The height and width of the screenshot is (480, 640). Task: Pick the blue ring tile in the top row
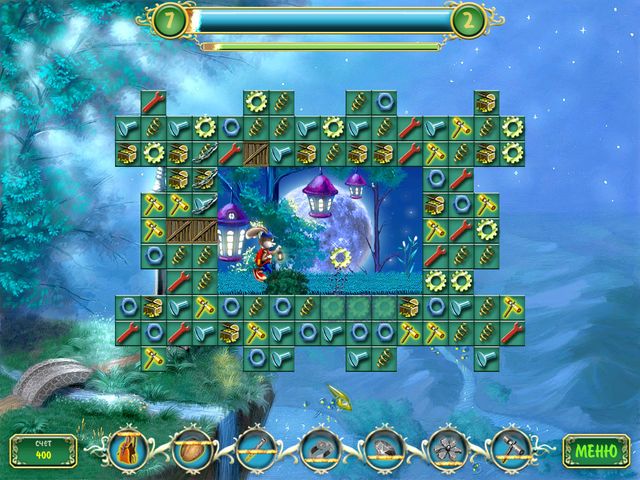click(x=384, y=101)
